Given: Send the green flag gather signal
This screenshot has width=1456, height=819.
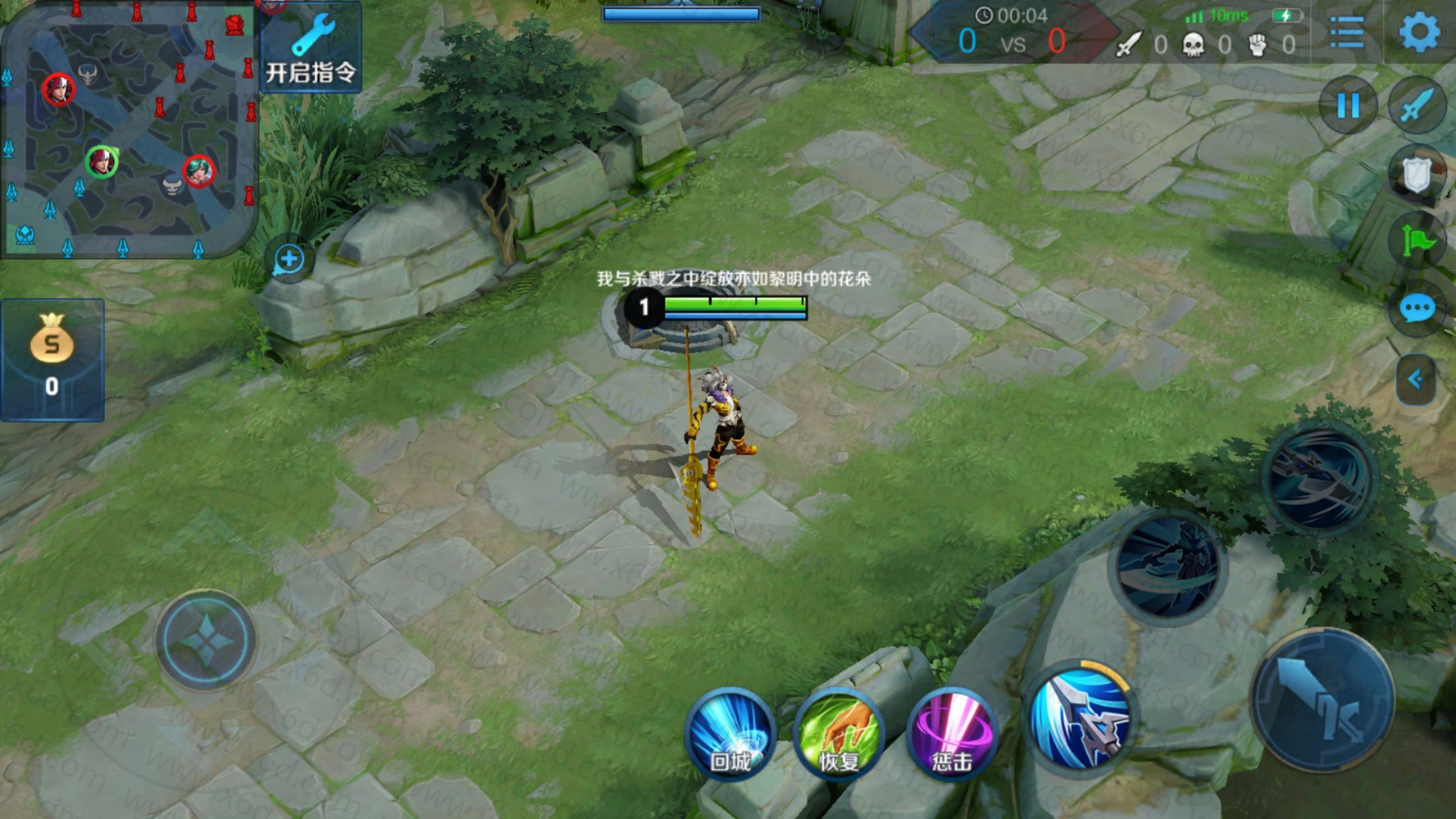Looking at the screenshot, I should (x=1416, y=241).
